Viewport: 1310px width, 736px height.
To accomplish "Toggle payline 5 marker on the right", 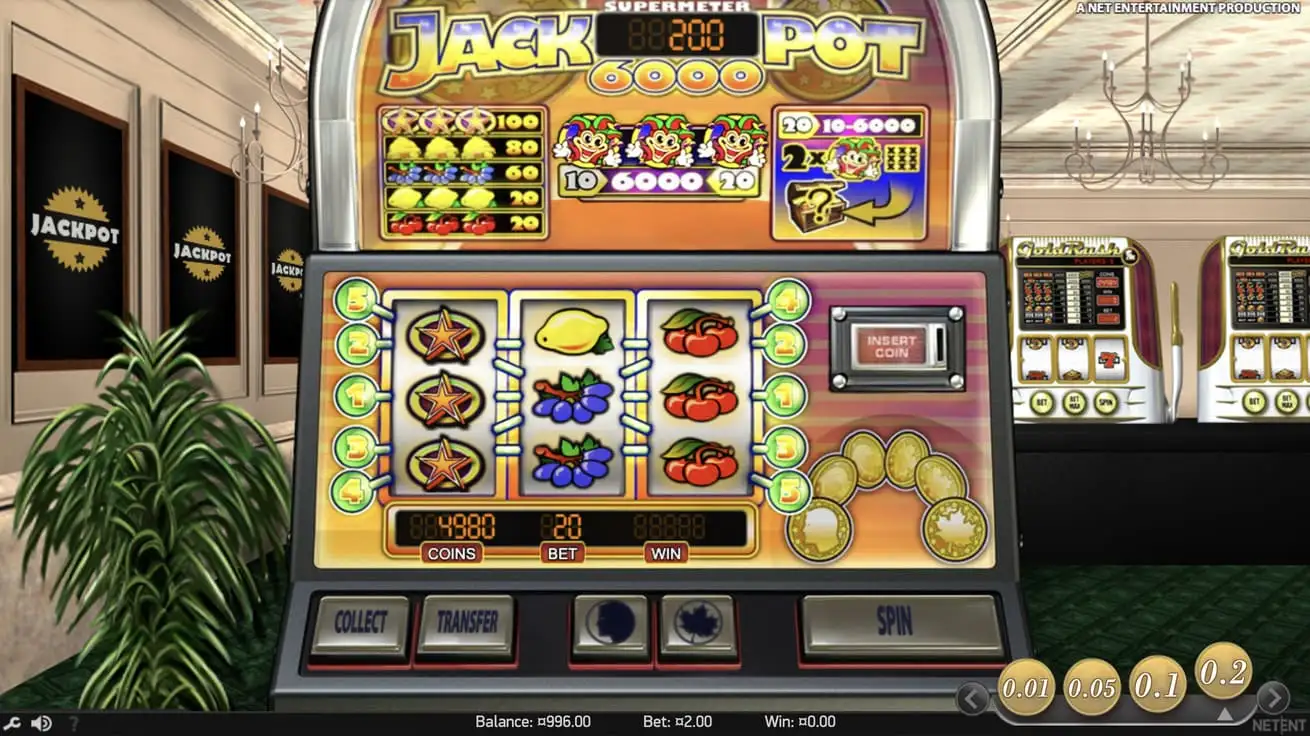I will click(x=790, y=489).
